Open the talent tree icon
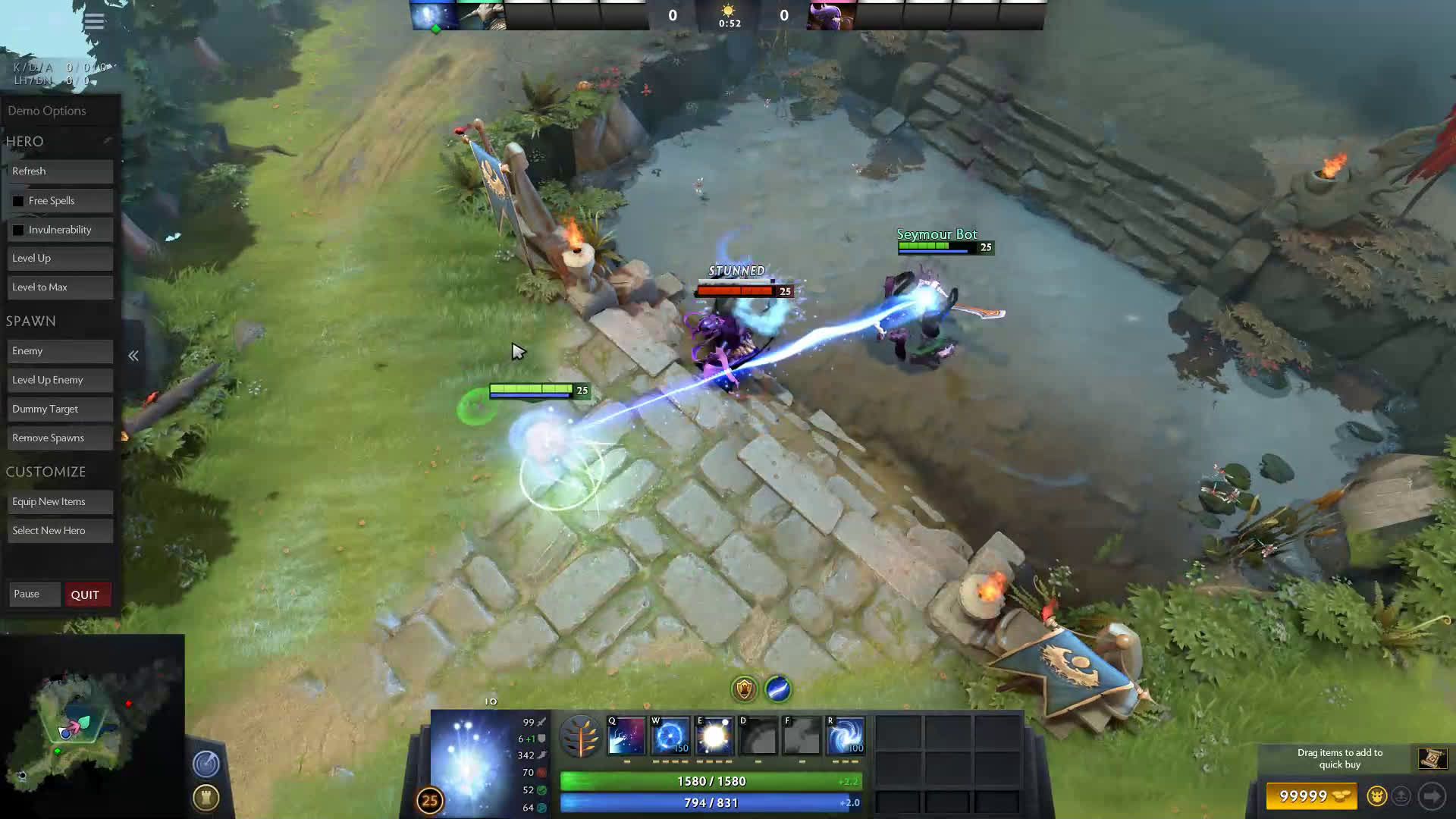Image resolution: width=1456 pixels, height=819 pixels. click(581, 736)
